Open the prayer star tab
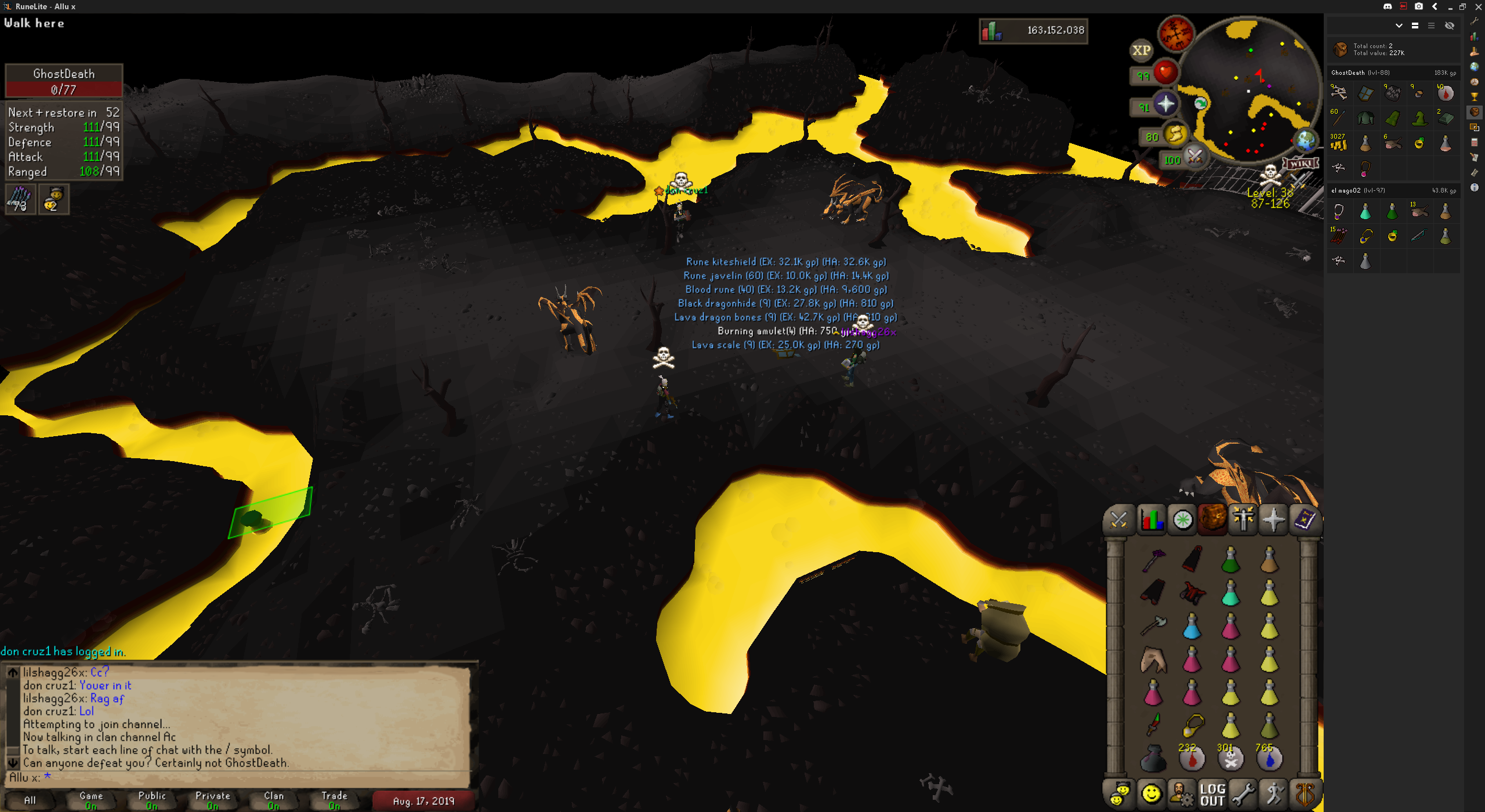 click(x=1273, y=519)
